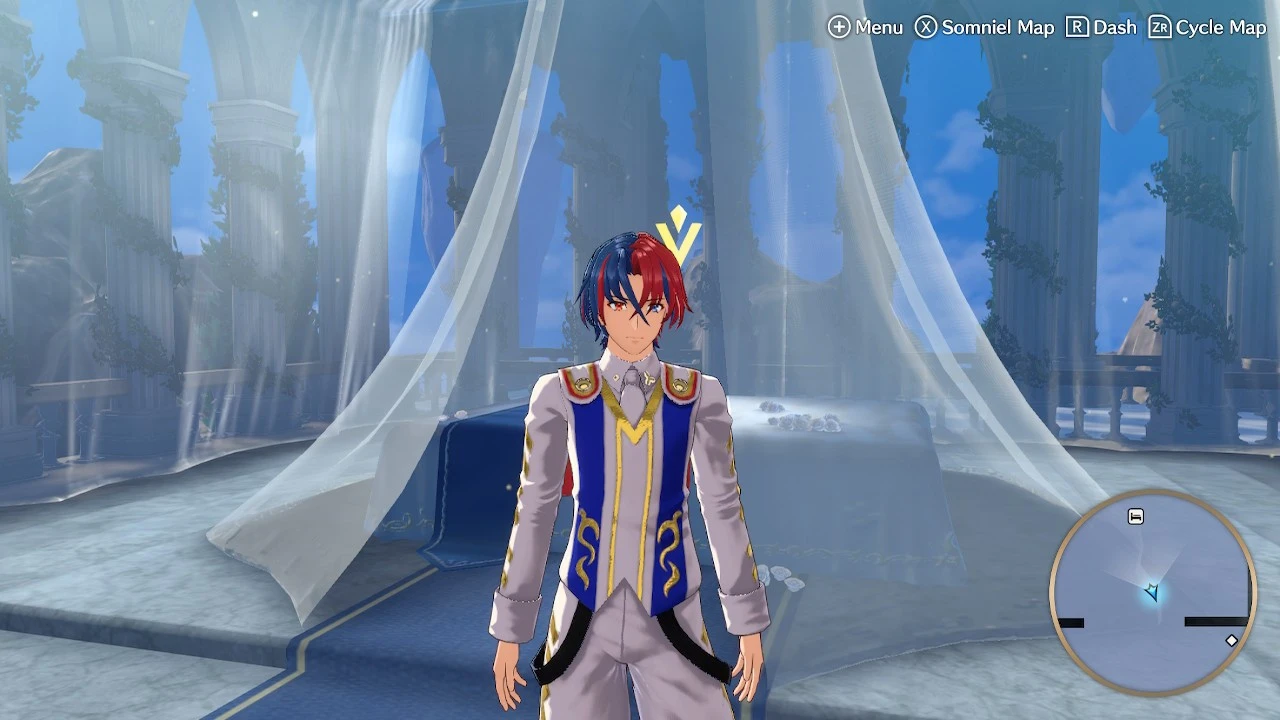The image size is (1280, 720).
Task: Click the ZR button icon for Cycle Map
Action: 1159,27
